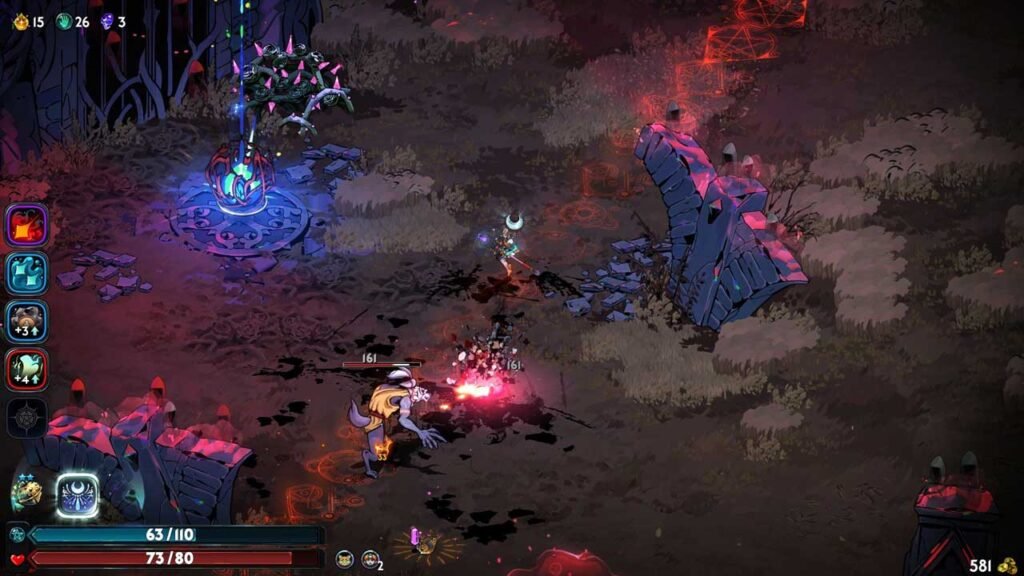Click the cat familiar icon
Image resolution: width=1024 pixels, height=576 pixels.
[x=345, y=559]
